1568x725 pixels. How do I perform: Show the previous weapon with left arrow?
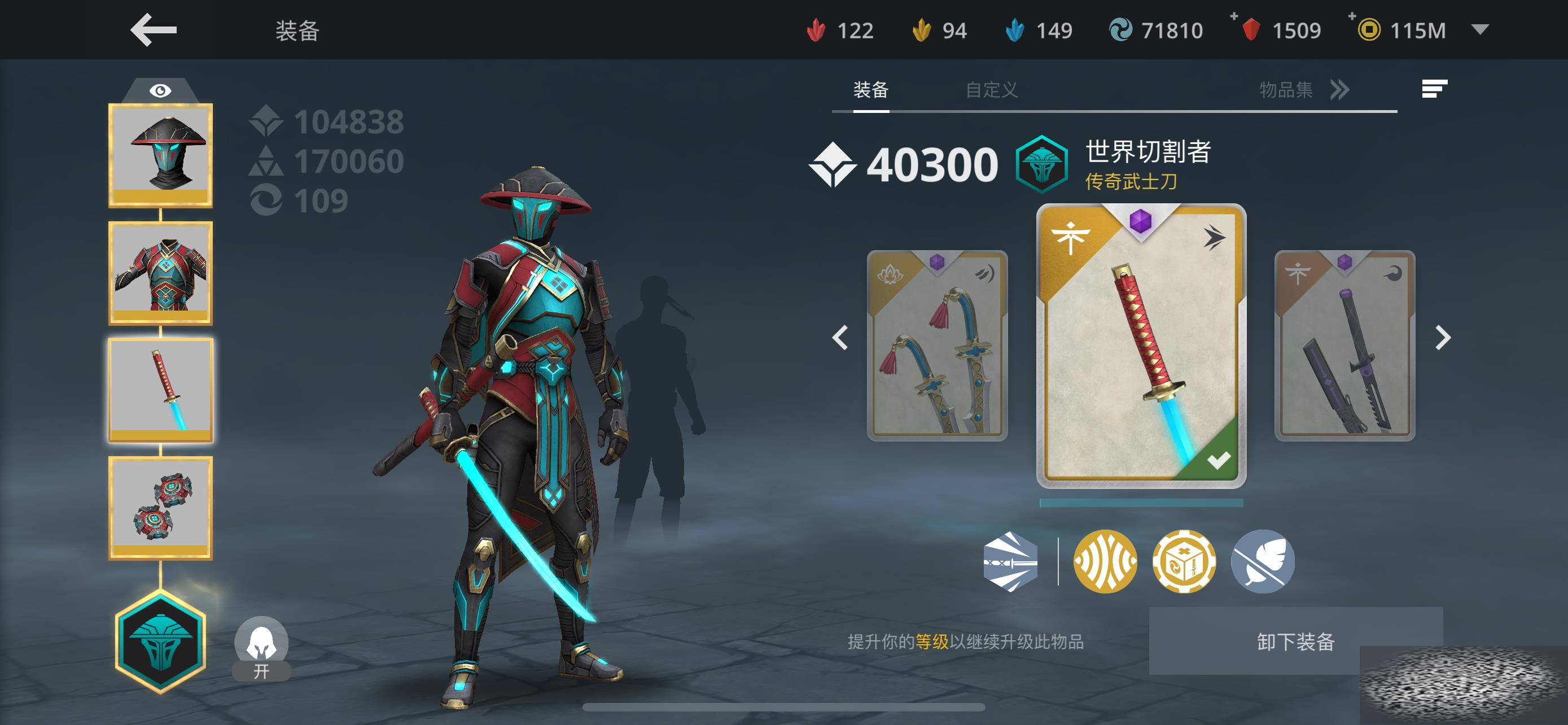click(840, 338)
